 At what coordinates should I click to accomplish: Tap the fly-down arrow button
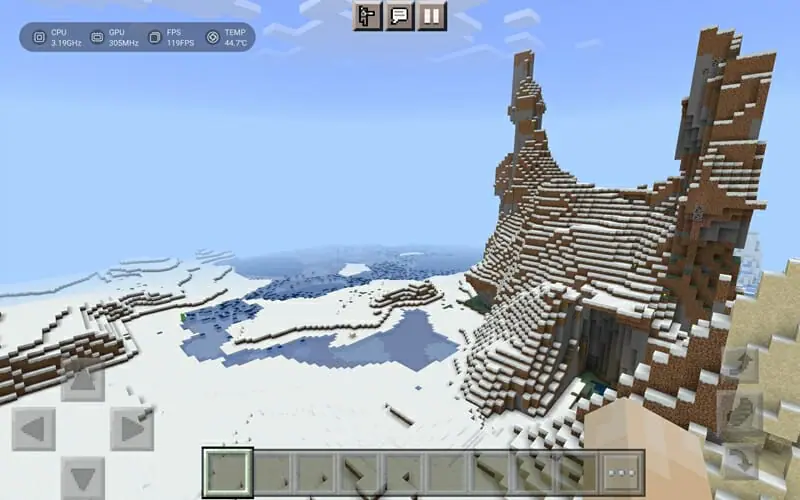742,460
